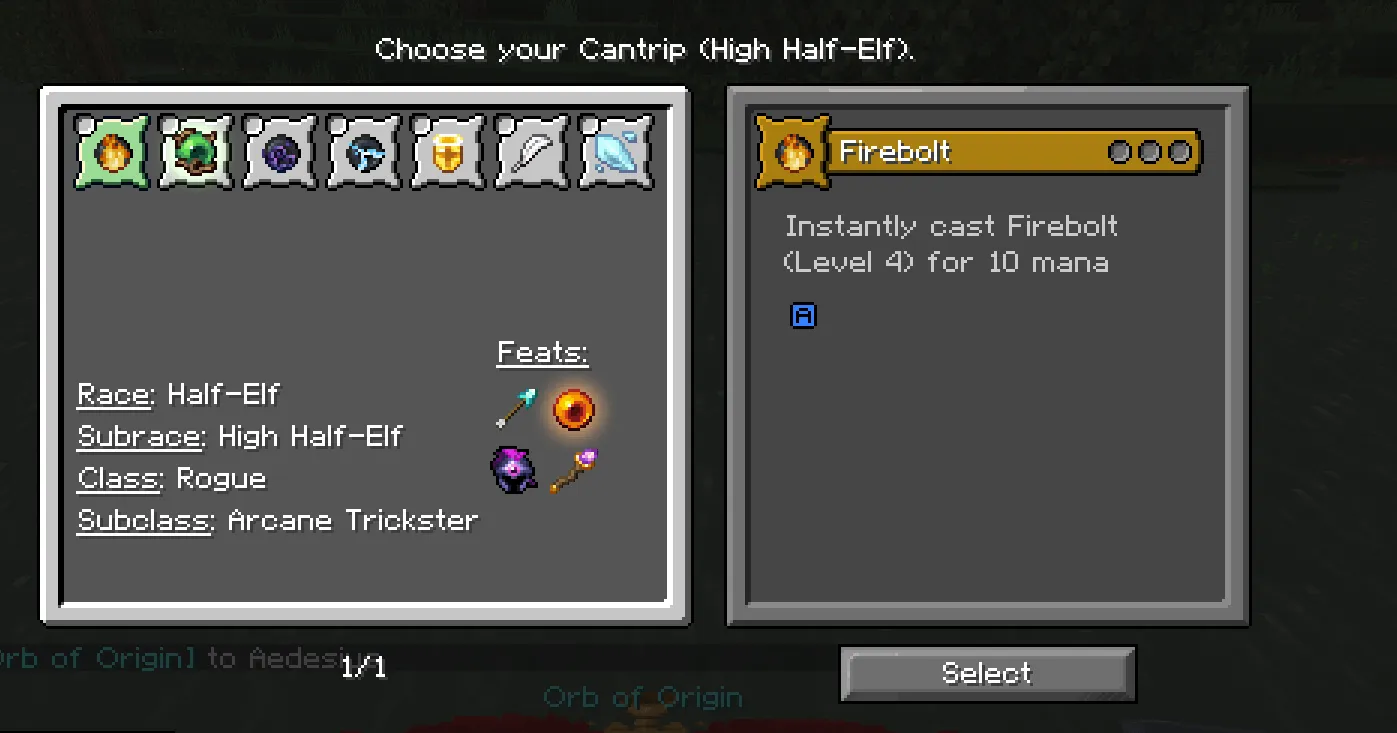Choose the white feather cantrip scroll
The width and height of the screenshot is (1397, 733).
(x=531, y=152)
